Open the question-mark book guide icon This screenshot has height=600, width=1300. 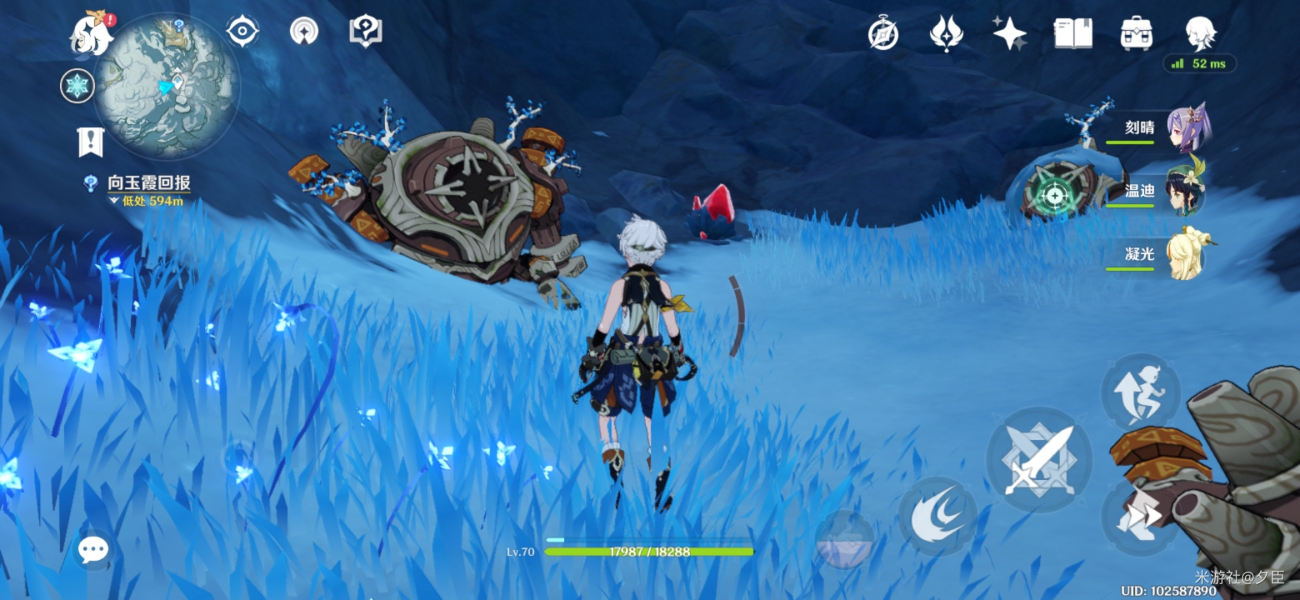pos(365,31)
